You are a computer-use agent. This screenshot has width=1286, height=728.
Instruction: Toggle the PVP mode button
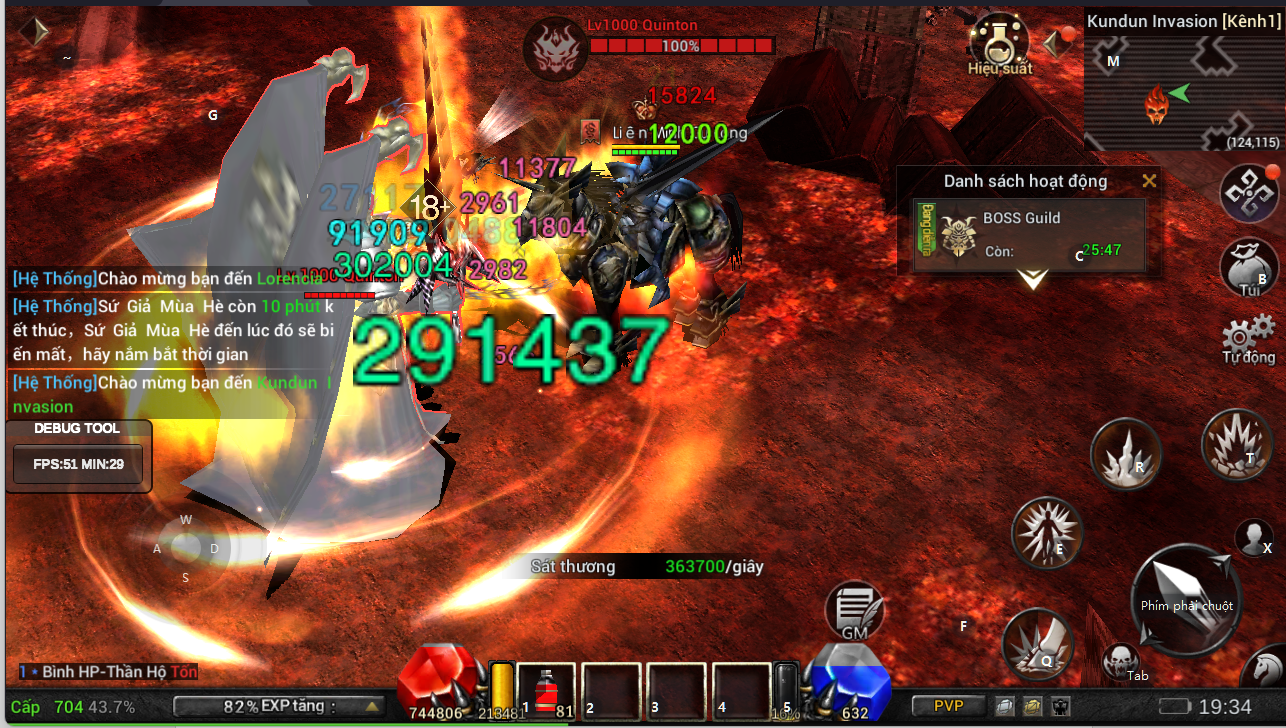[x=948, y=706]
